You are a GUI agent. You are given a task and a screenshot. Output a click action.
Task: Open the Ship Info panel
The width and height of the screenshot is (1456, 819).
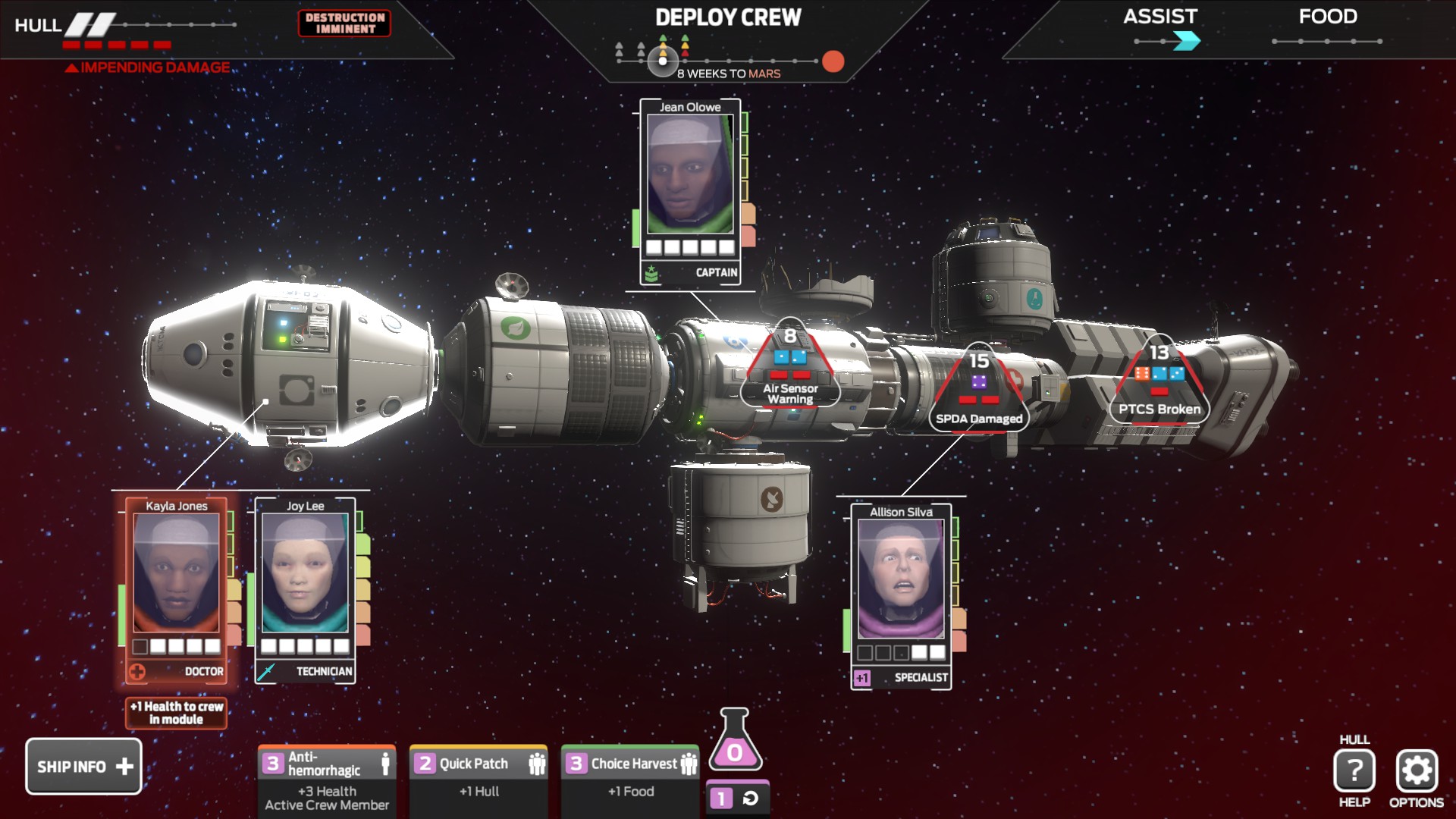83,766
